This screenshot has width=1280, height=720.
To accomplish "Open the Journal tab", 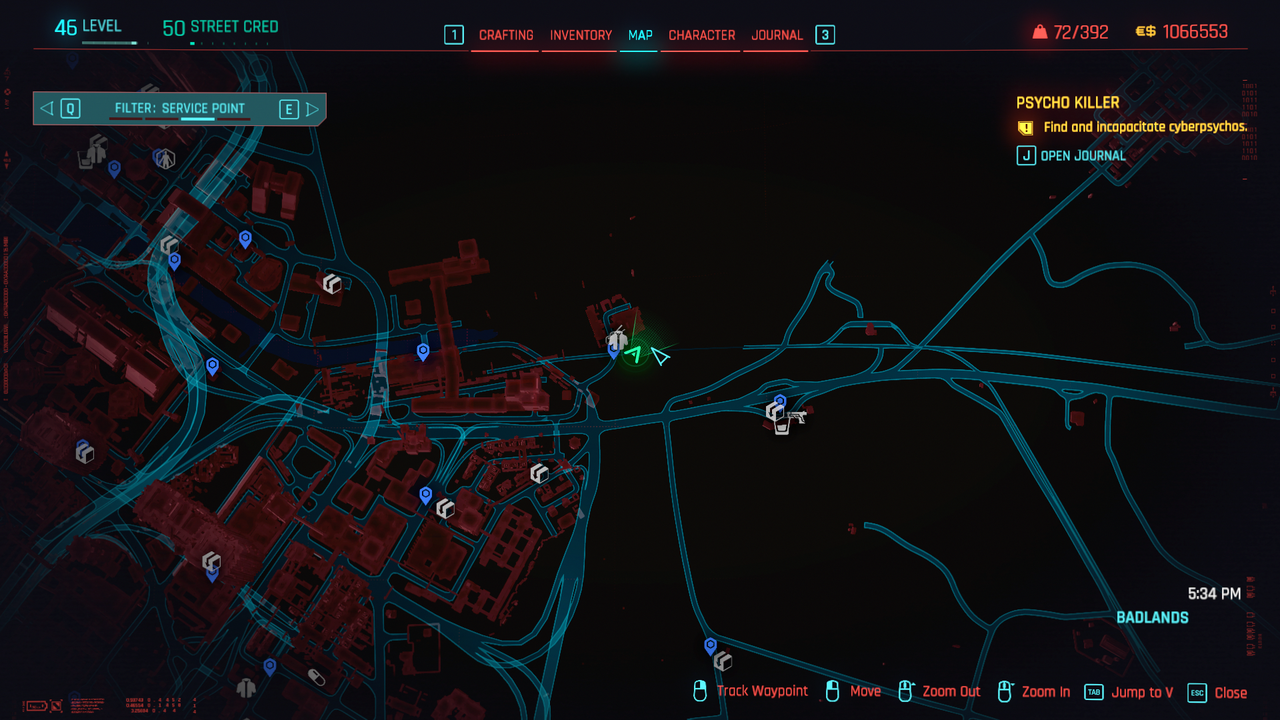I will pos(777,35).
